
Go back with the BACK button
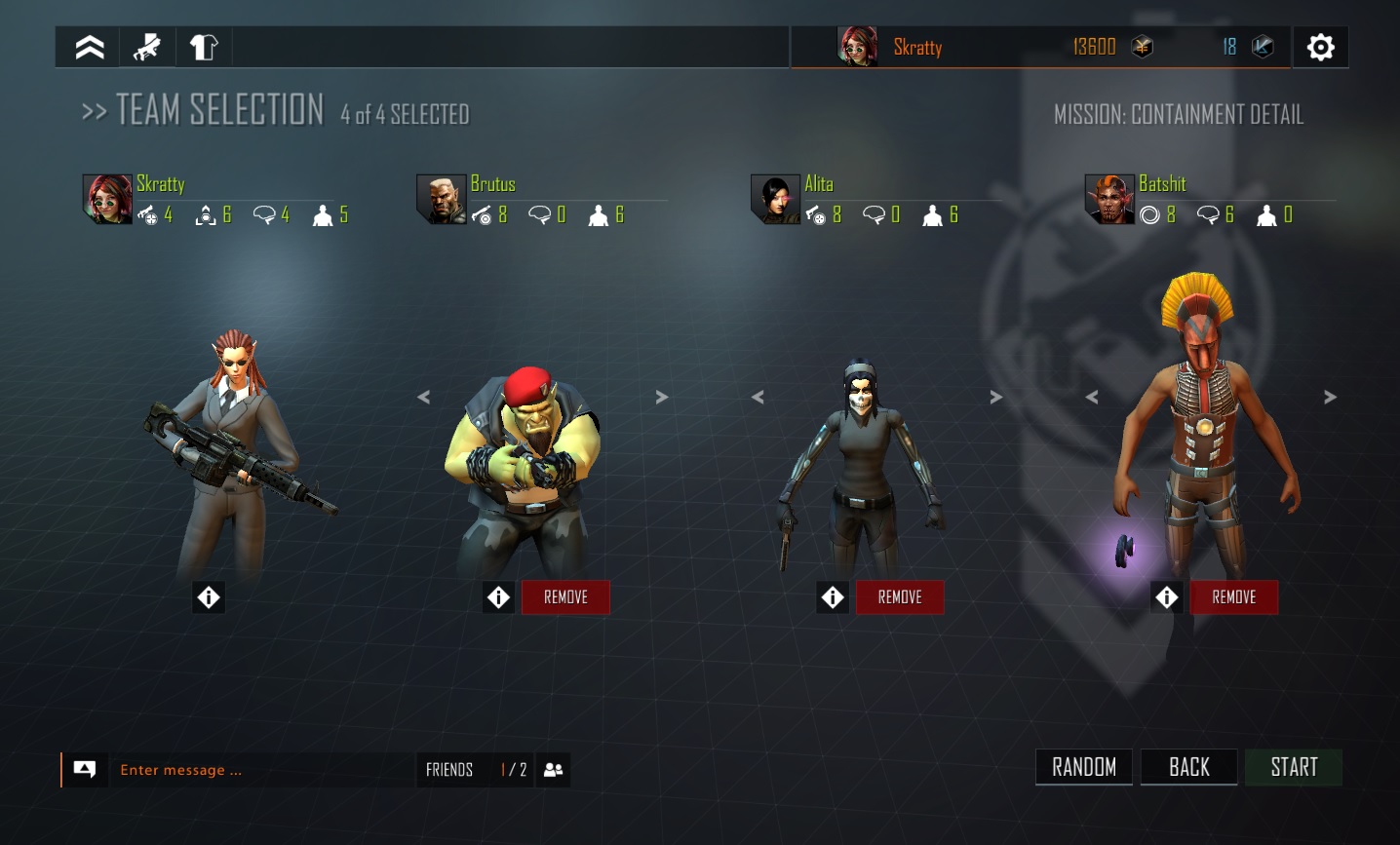[1188, 767]
